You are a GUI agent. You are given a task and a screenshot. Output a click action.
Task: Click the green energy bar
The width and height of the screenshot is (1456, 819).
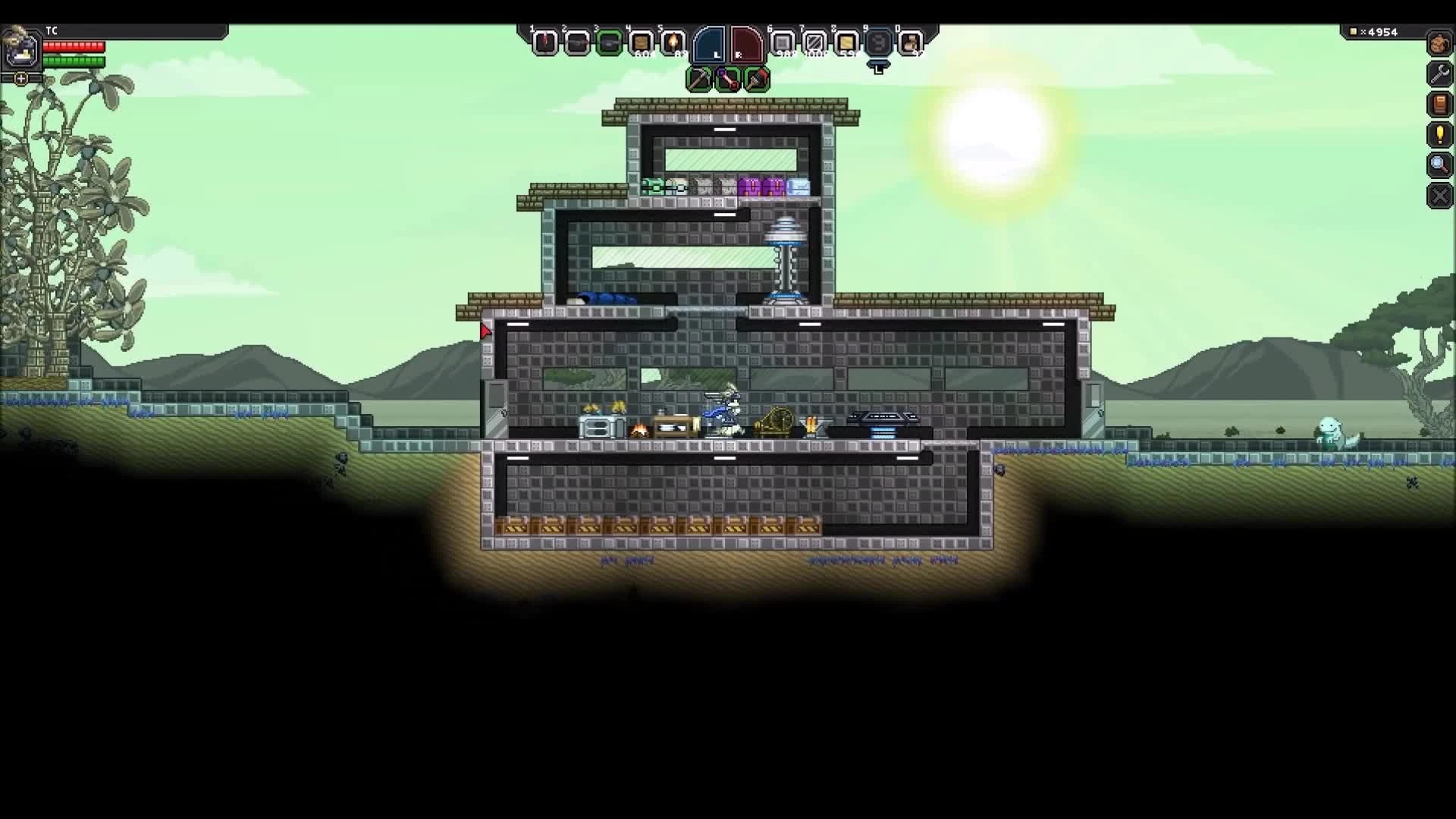point(74,61)
